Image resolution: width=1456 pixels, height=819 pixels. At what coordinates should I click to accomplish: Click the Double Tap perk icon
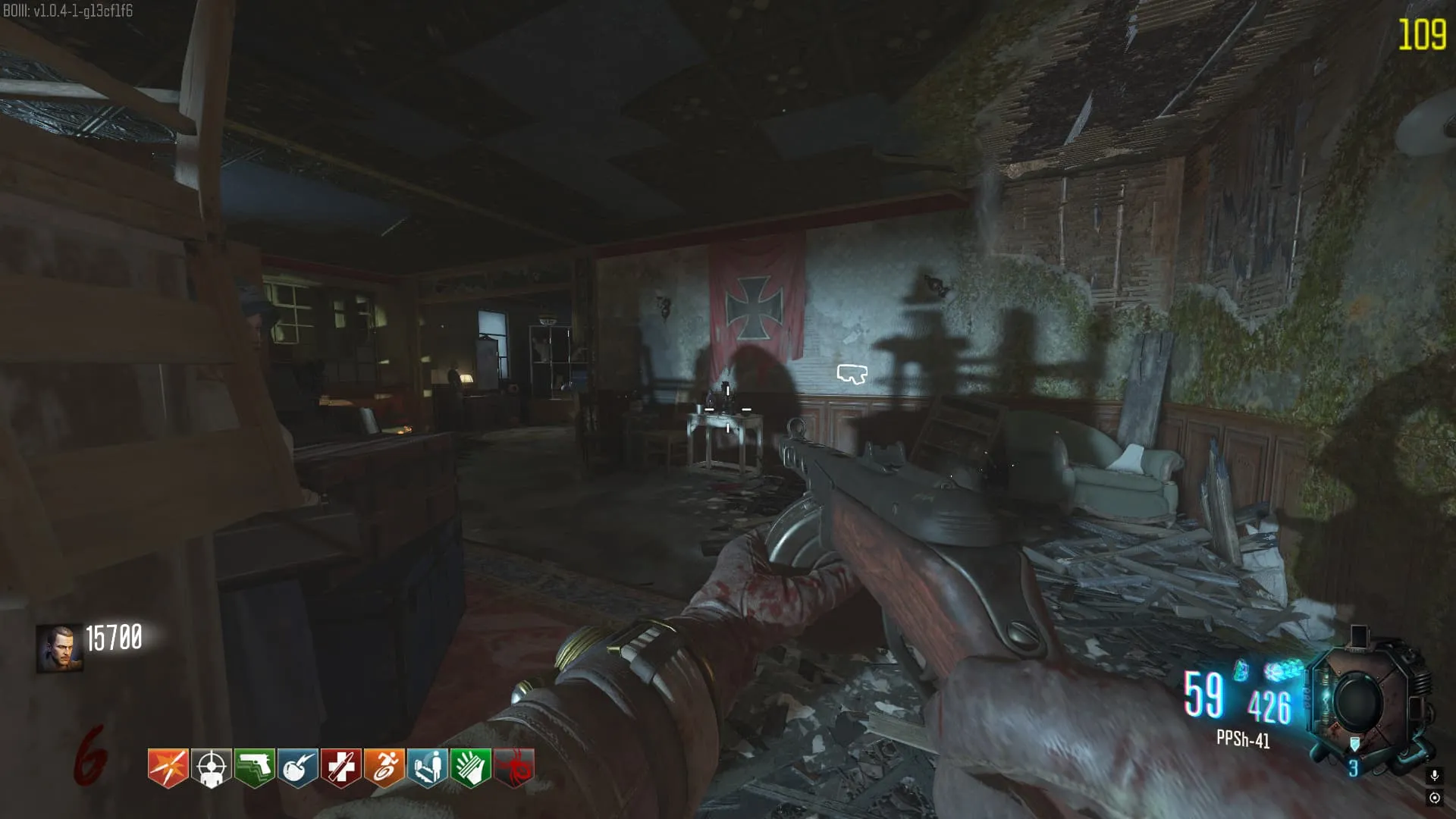[168, 767]
